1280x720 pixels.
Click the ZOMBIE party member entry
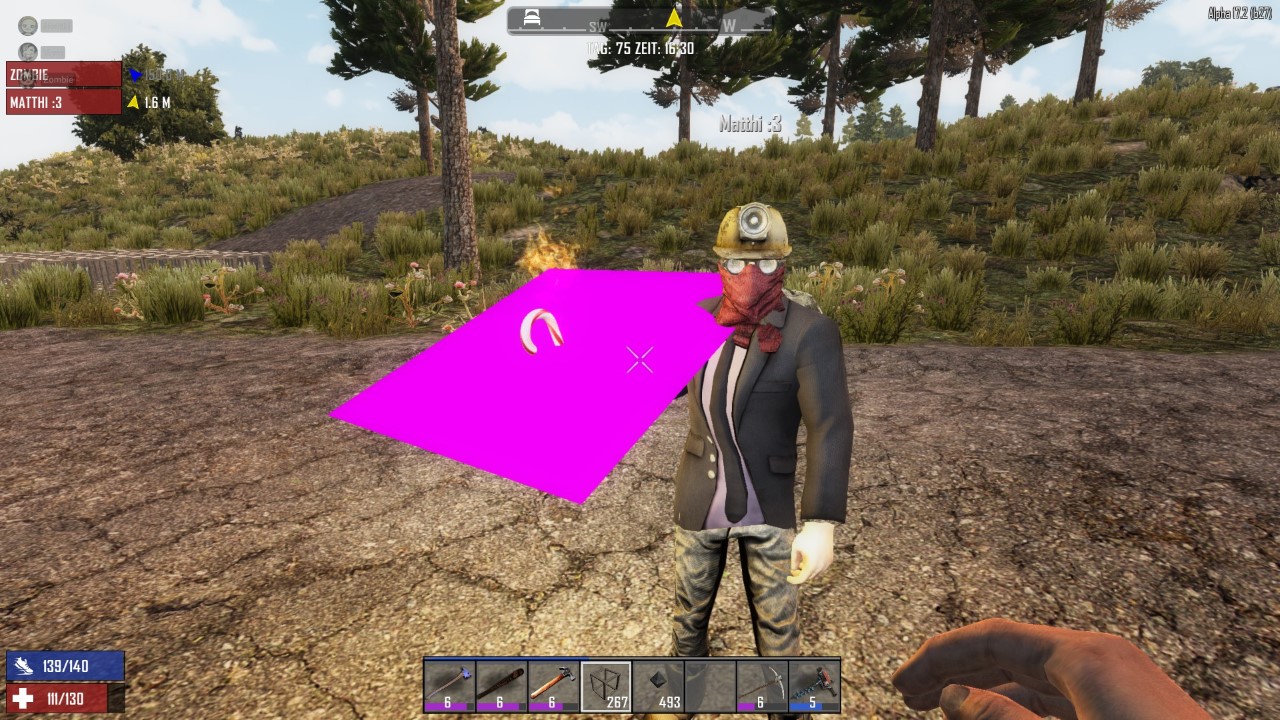coord(64,74)
